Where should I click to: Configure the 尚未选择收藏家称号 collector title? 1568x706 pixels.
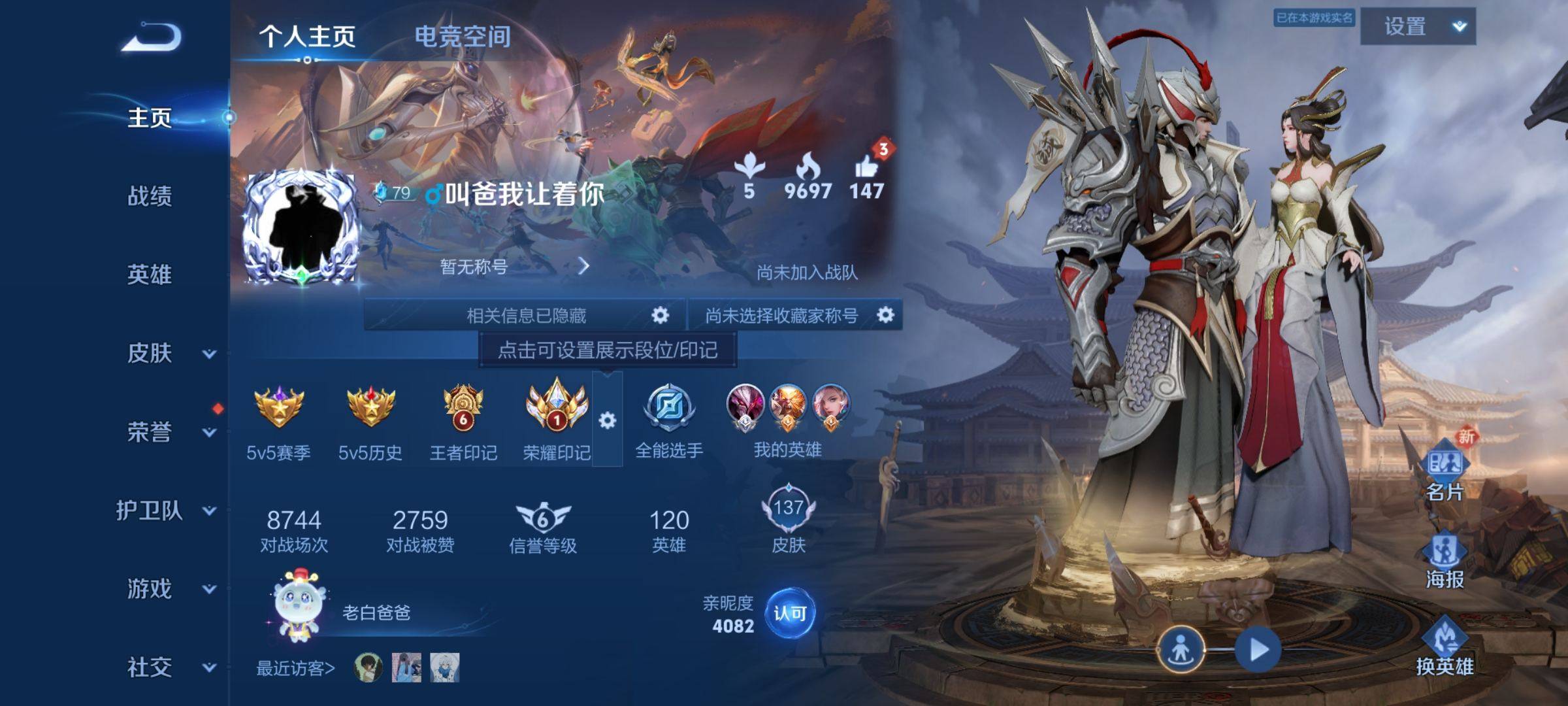885,315
